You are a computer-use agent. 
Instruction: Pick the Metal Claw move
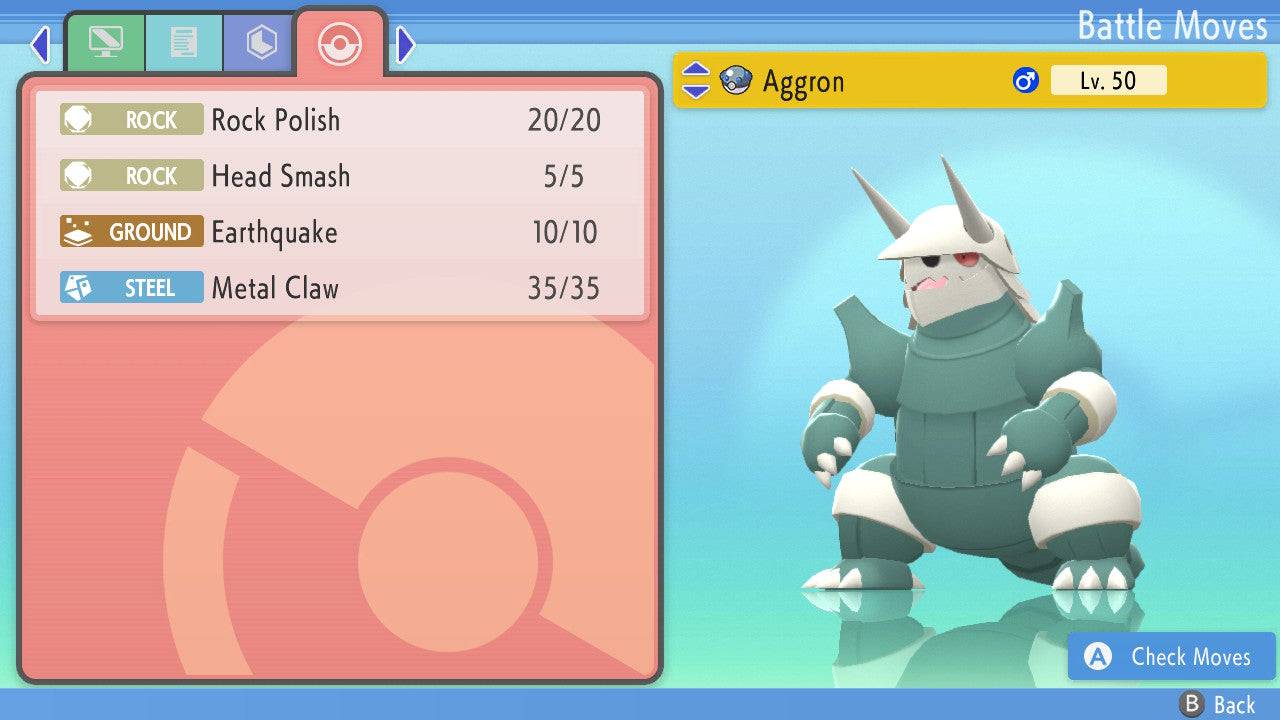(x=340, y=288)
